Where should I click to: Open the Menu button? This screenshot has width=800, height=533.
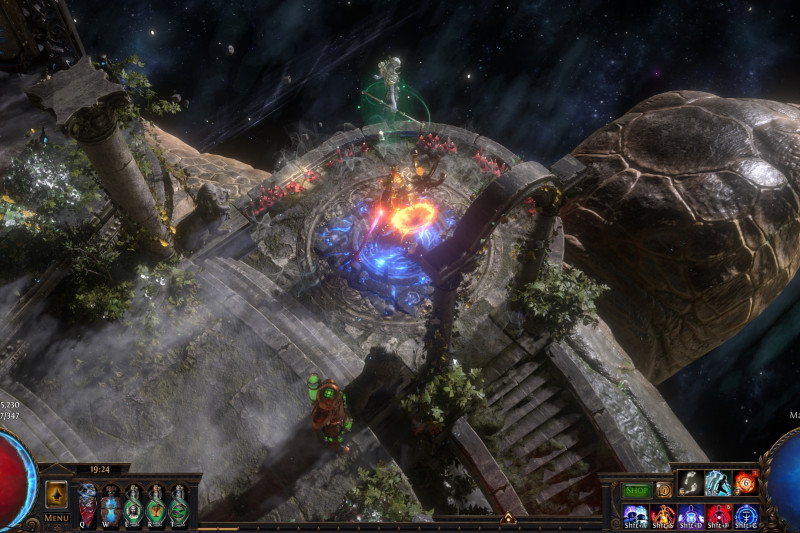point(57,518)
